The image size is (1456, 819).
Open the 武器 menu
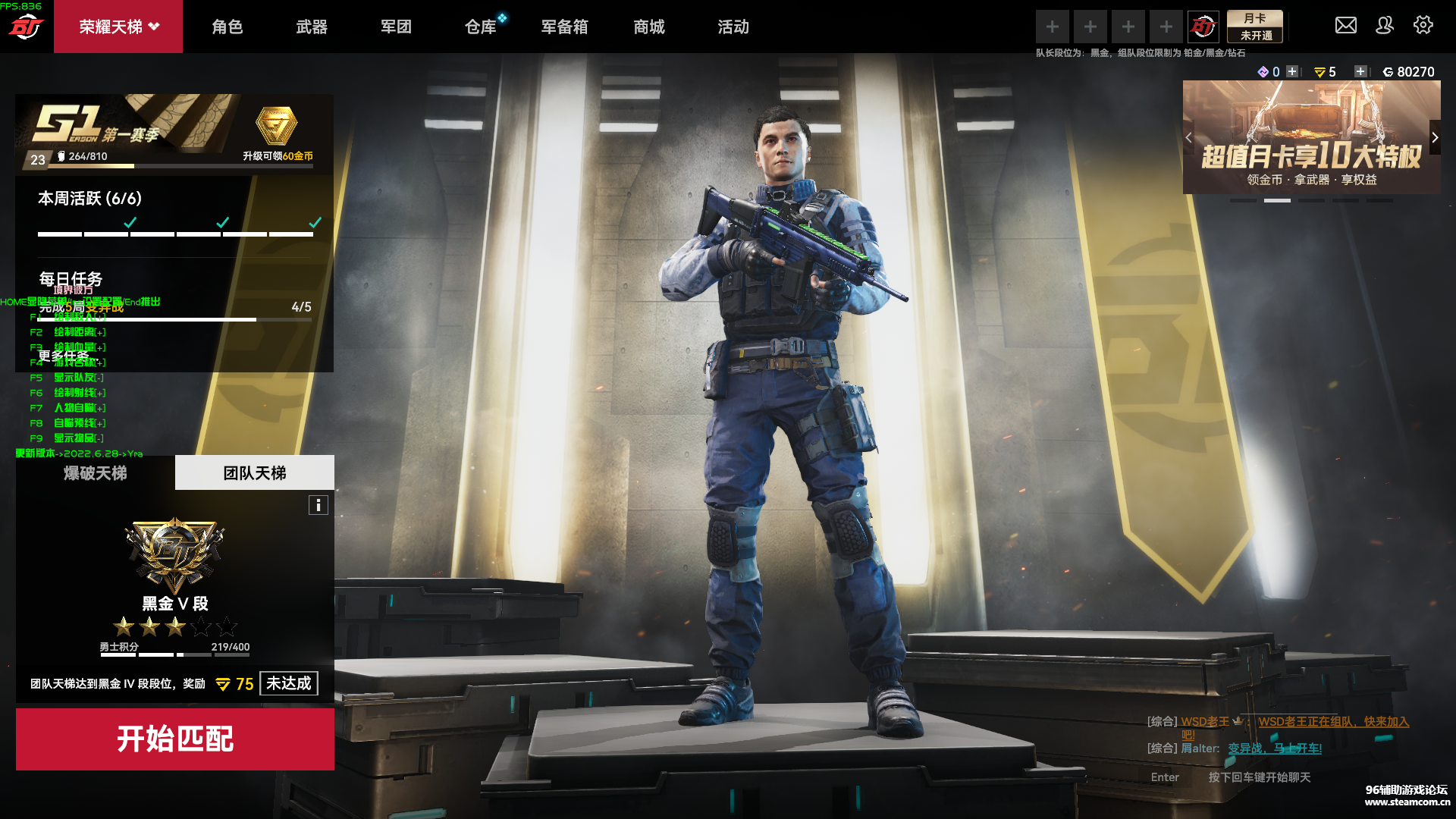pyautogui.click(x=312, y=27)
